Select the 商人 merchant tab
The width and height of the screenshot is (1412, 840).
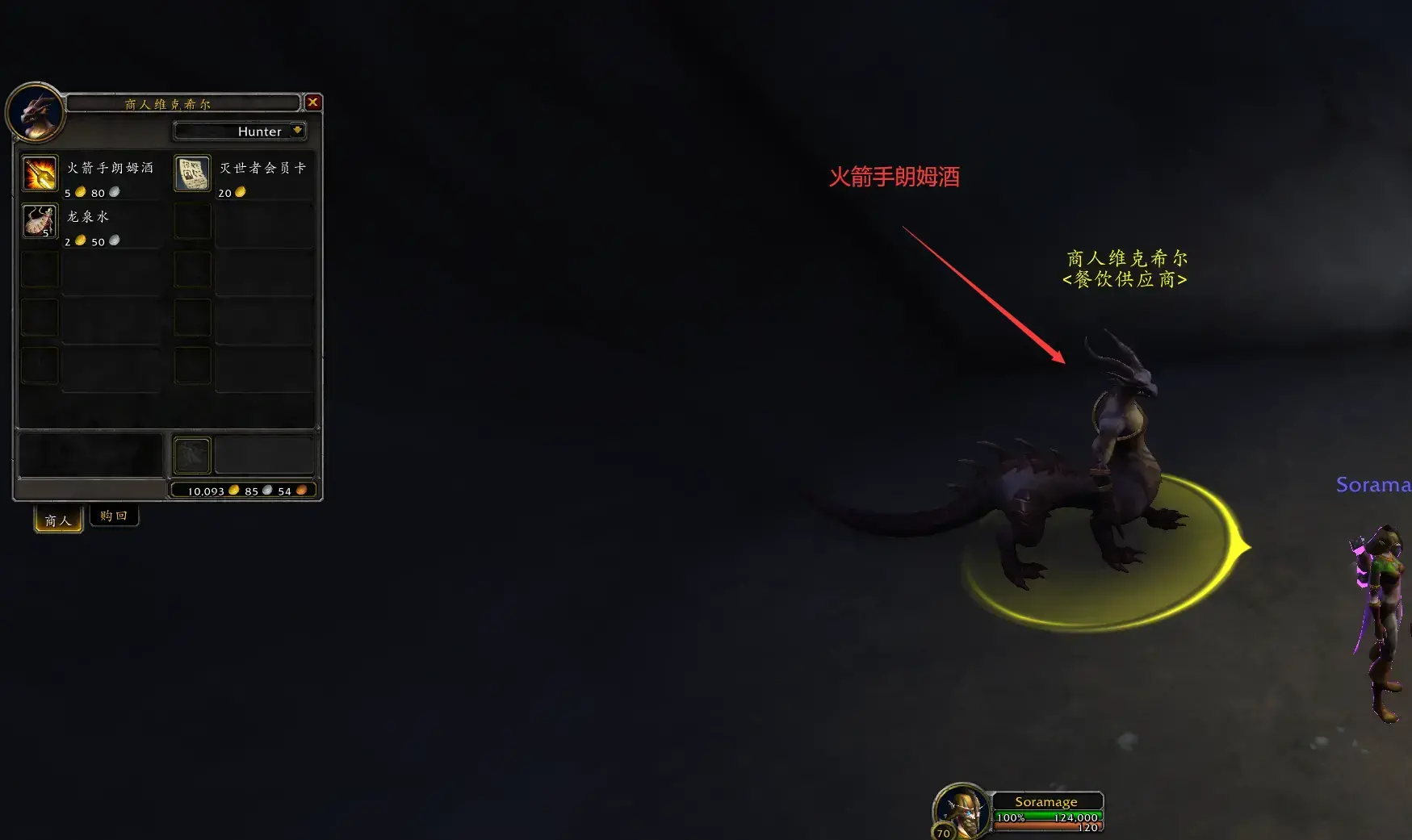click(x=57, y=520)
